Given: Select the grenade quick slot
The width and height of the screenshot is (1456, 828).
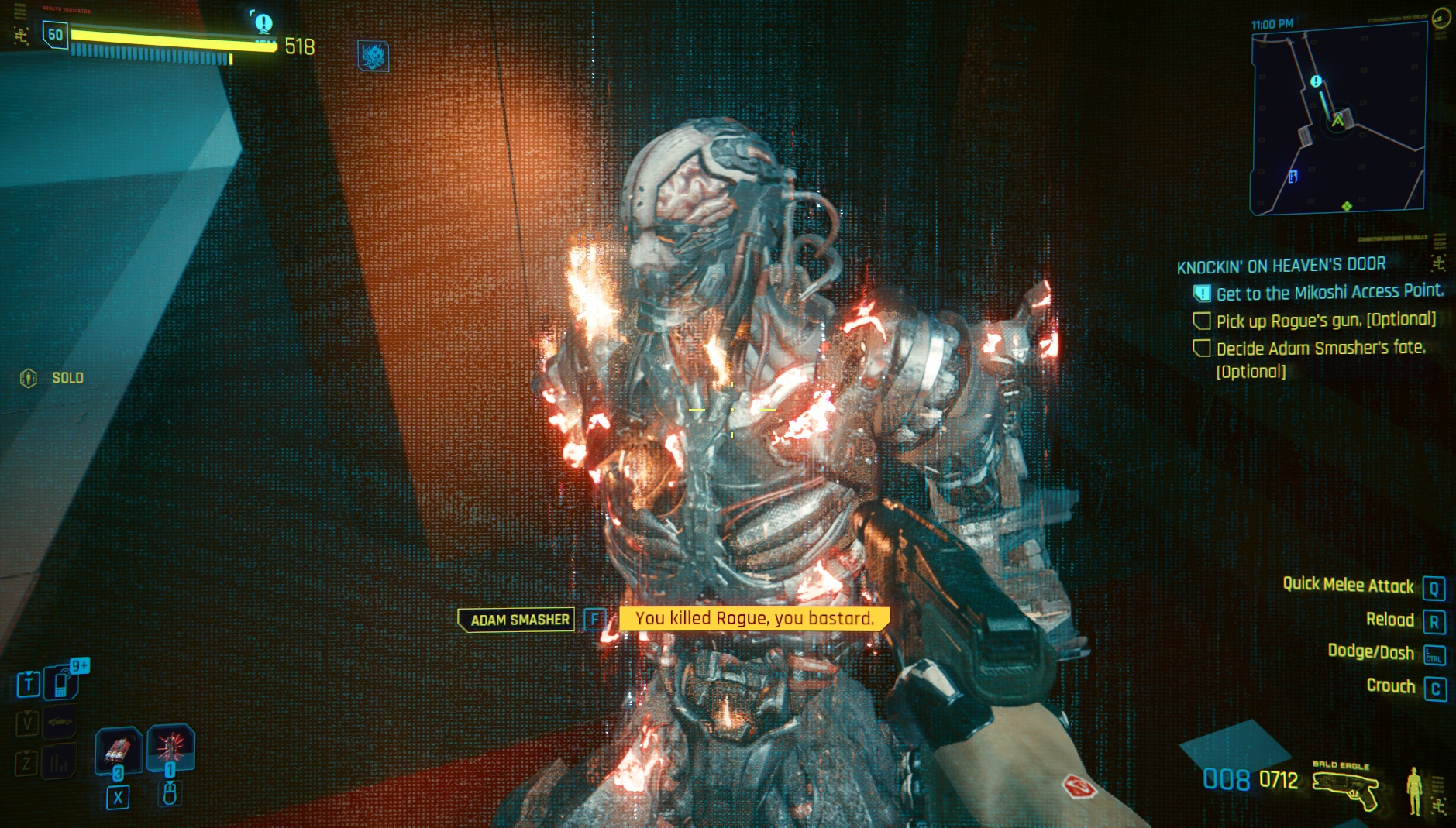Looking at the screenshot, I should pos(118,750).
